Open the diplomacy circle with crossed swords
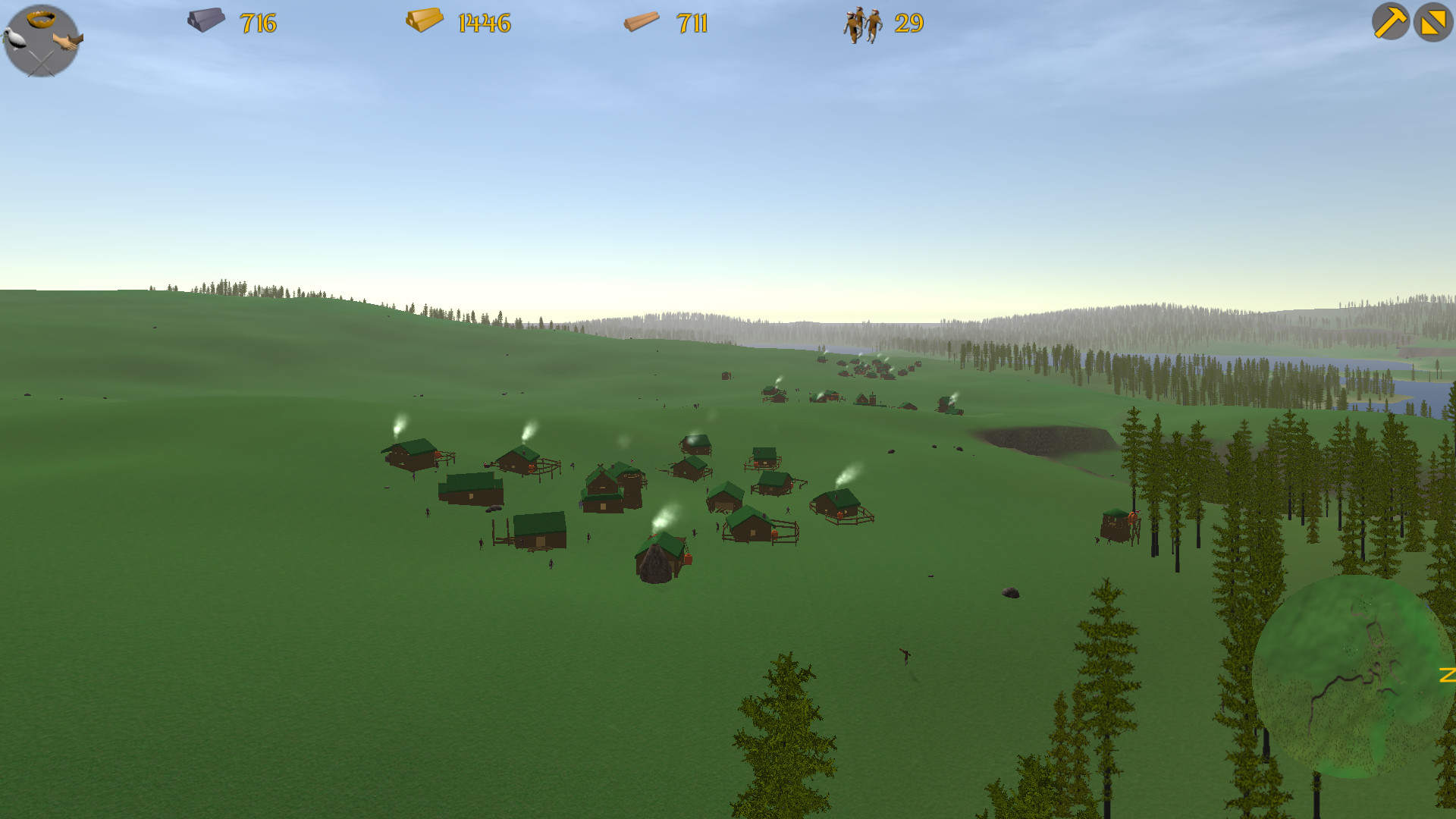Viewport: 1456px width, 819px height. (x=41, y=63)
